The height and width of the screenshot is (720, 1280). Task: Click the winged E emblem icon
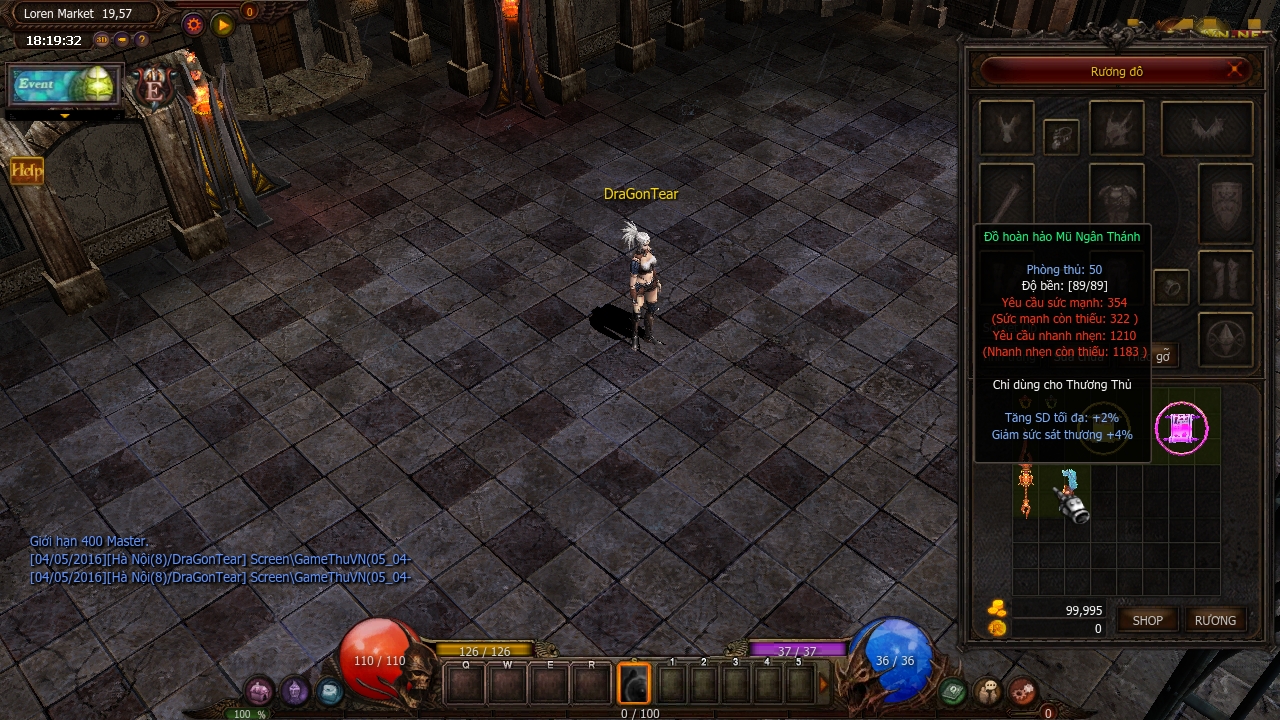pos(154,88)
